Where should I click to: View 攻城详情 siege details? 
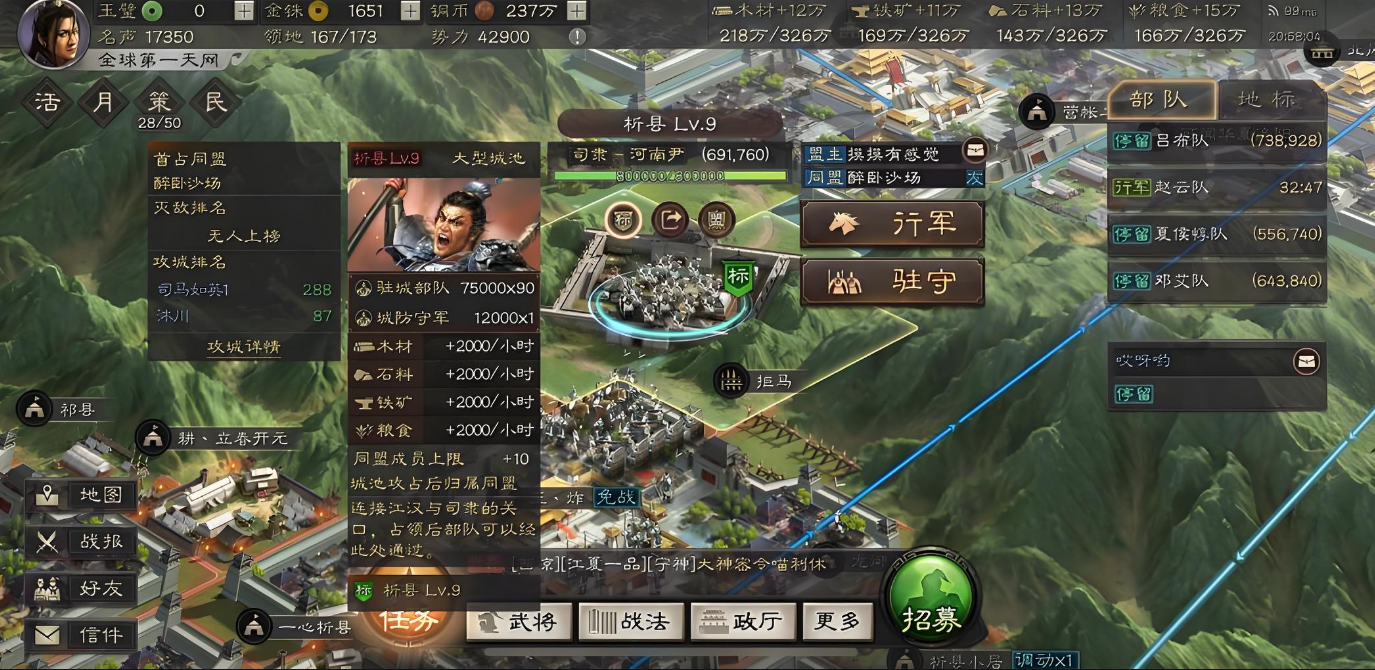coord(243,347)
